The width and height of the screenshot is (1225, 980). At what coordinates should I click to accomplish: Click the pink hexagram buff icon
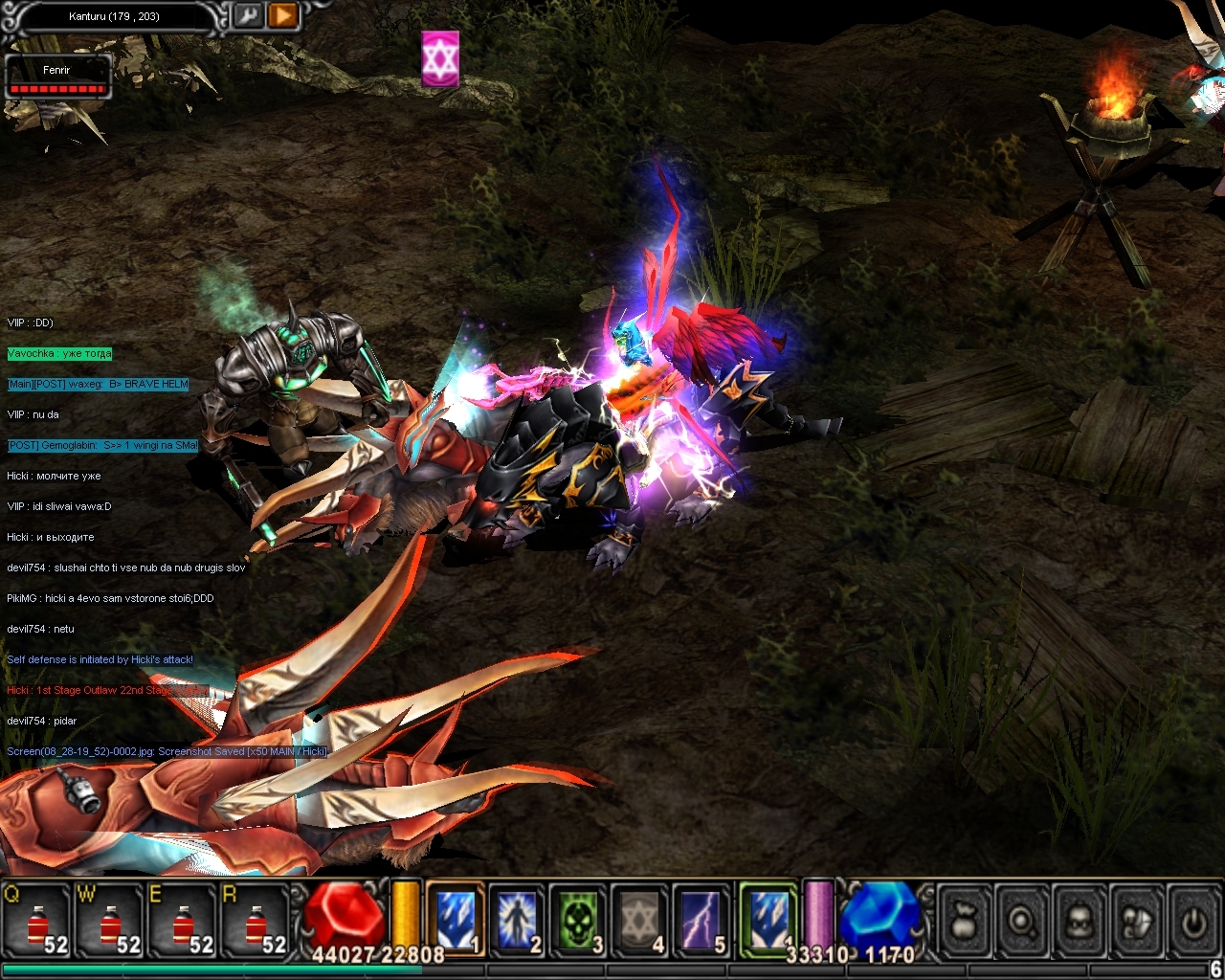(x=440, y=58)
